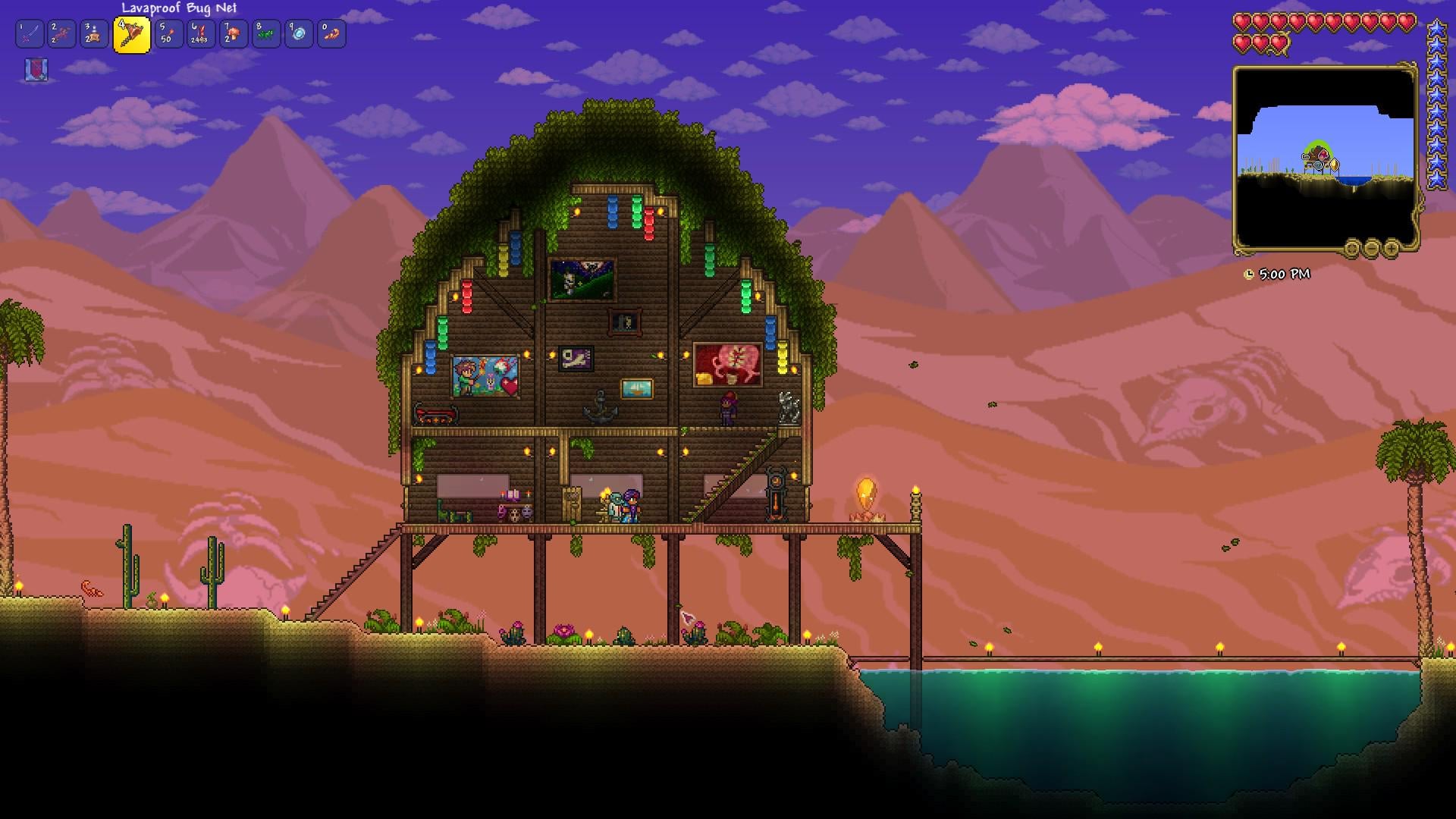Choose the orange worm item in slot 0
Screen dimensions: 1456x819
coord(331,34)
